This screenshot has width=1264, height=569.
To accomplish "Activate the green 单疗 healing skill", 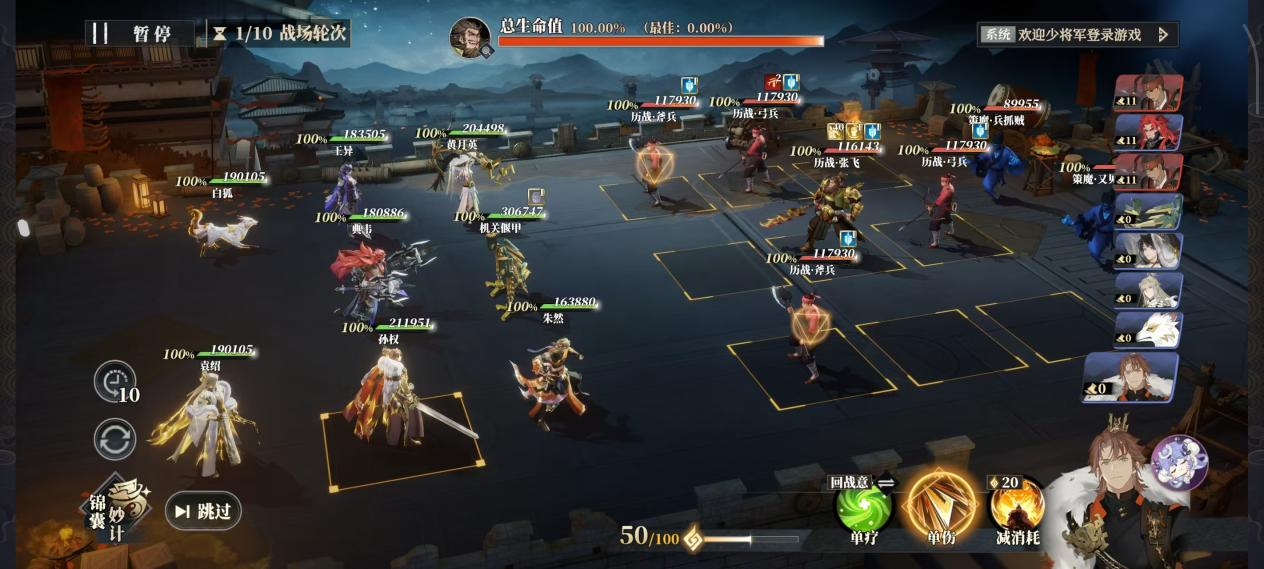I will click(863, 506).
